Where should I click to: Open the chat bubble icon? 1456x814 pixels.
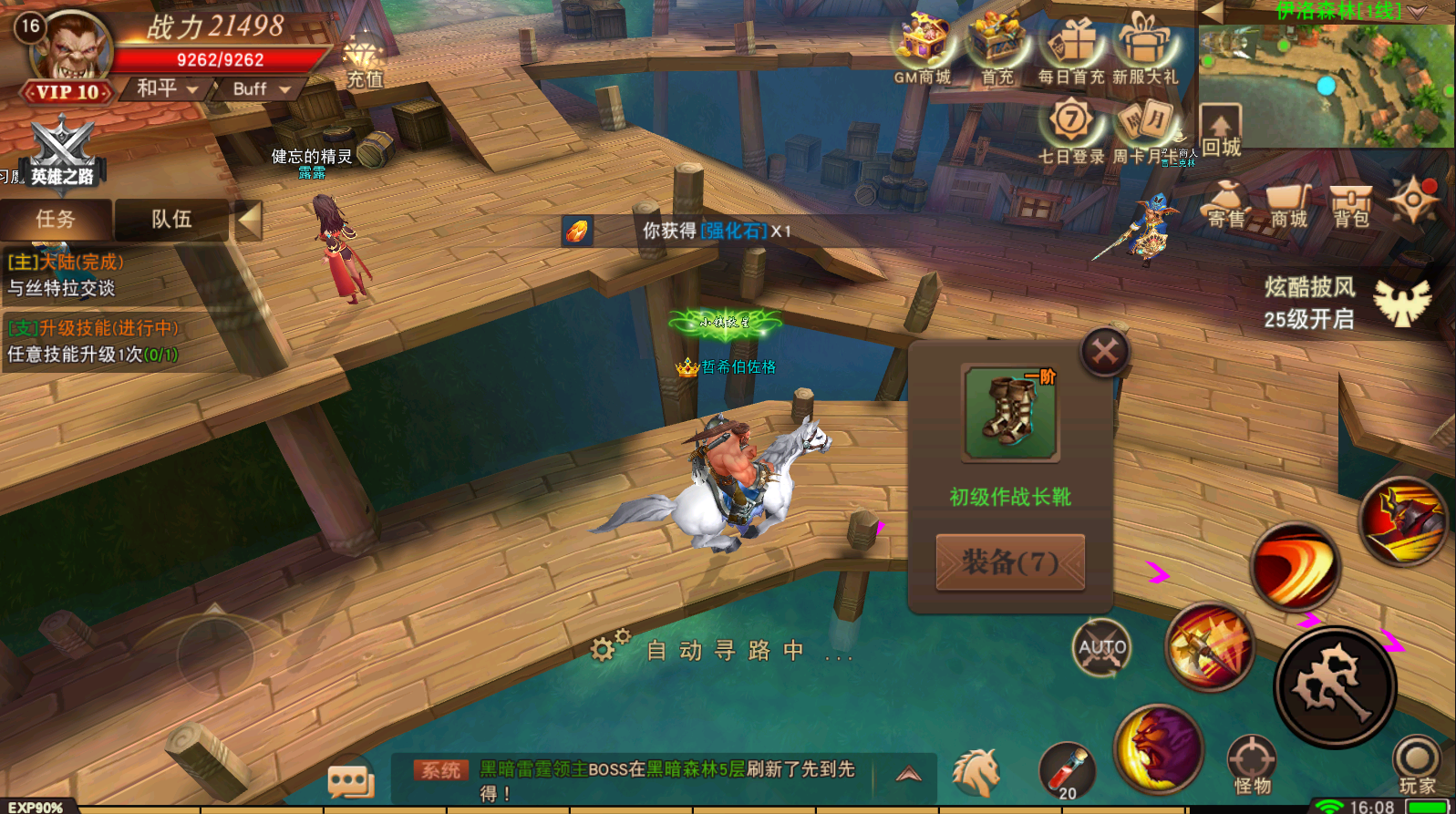tap(351, 780)
